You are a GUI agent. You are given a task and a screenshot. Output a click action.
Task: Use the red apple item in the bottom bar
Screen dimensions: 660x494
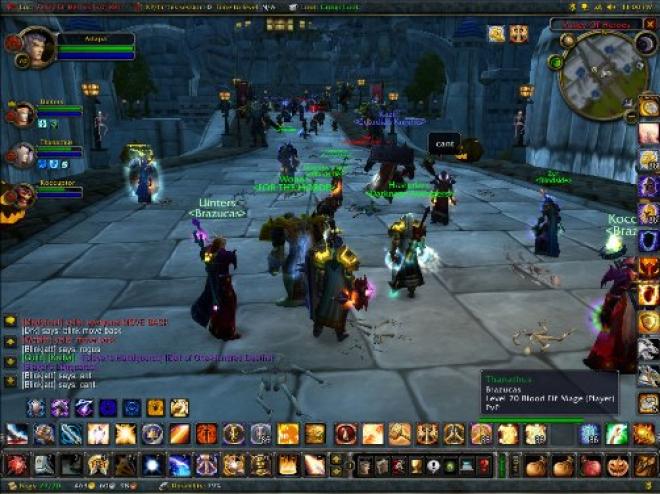[x=590, y=465]
